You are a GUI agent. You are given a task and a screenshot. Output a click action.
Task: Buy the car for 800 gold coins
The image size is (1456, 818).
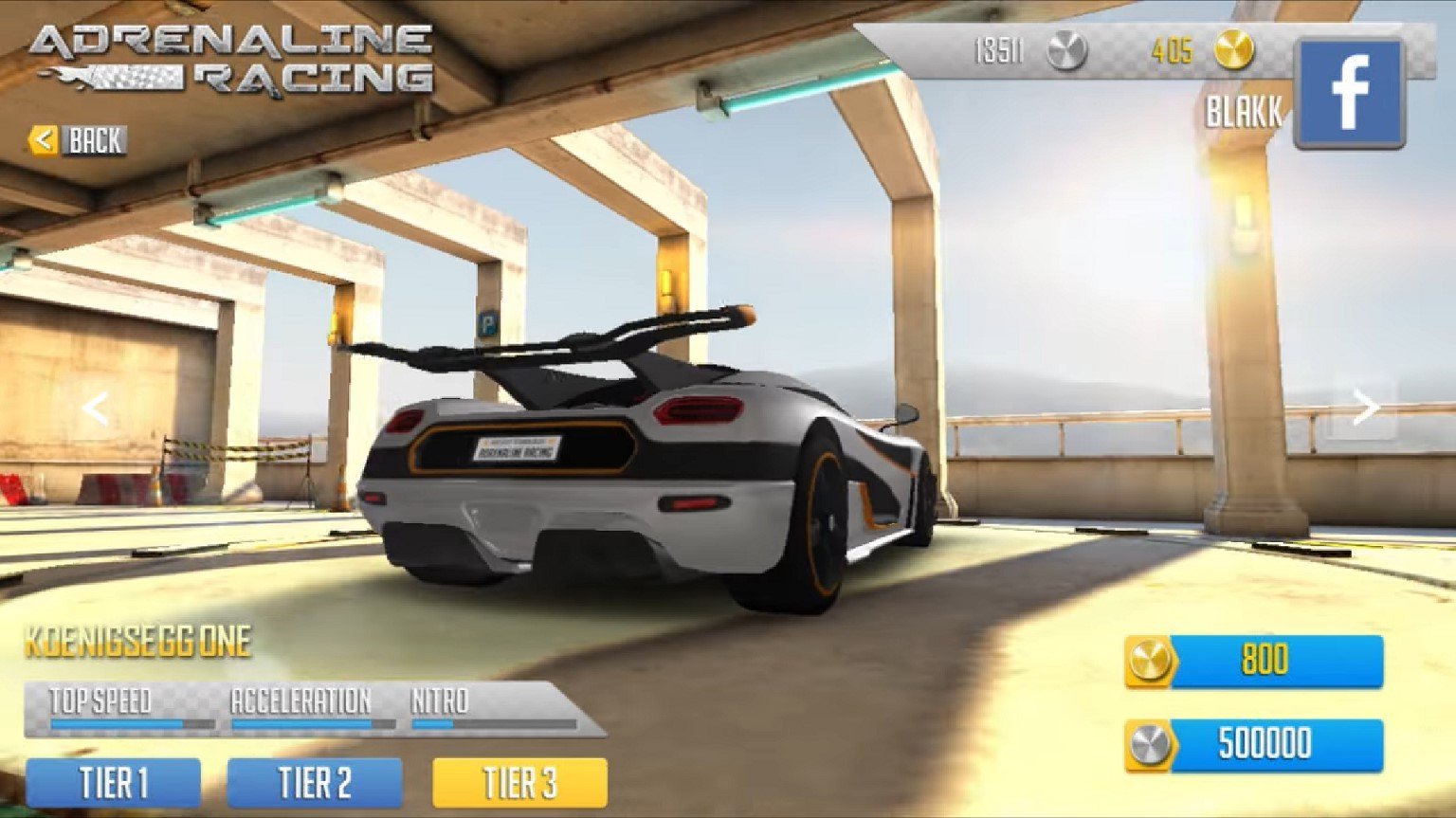[1254, 661]
